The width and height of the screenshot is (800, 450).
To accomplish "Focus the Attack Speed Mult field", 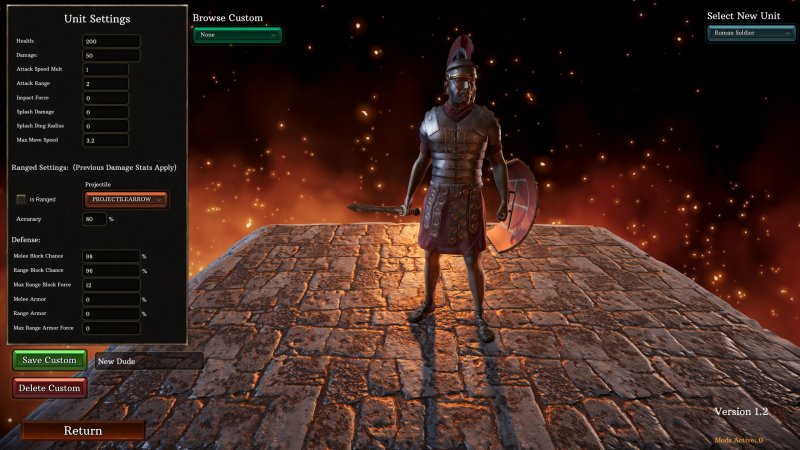I will pyautogui.click(x=105, y=70).
